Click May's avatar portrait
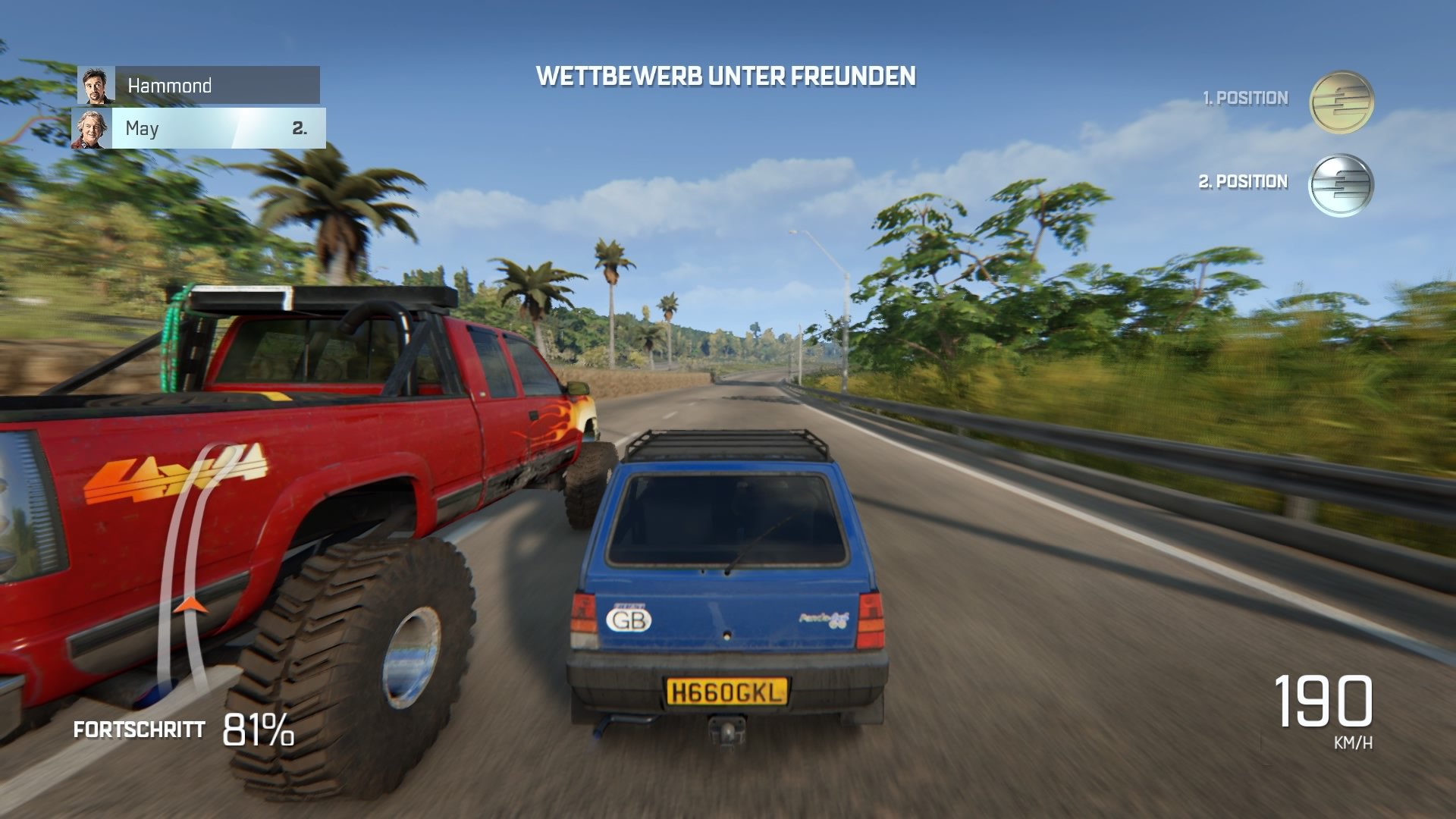Image resolution: width=1456 pixels, height=819 pixels. click(91, 128)
